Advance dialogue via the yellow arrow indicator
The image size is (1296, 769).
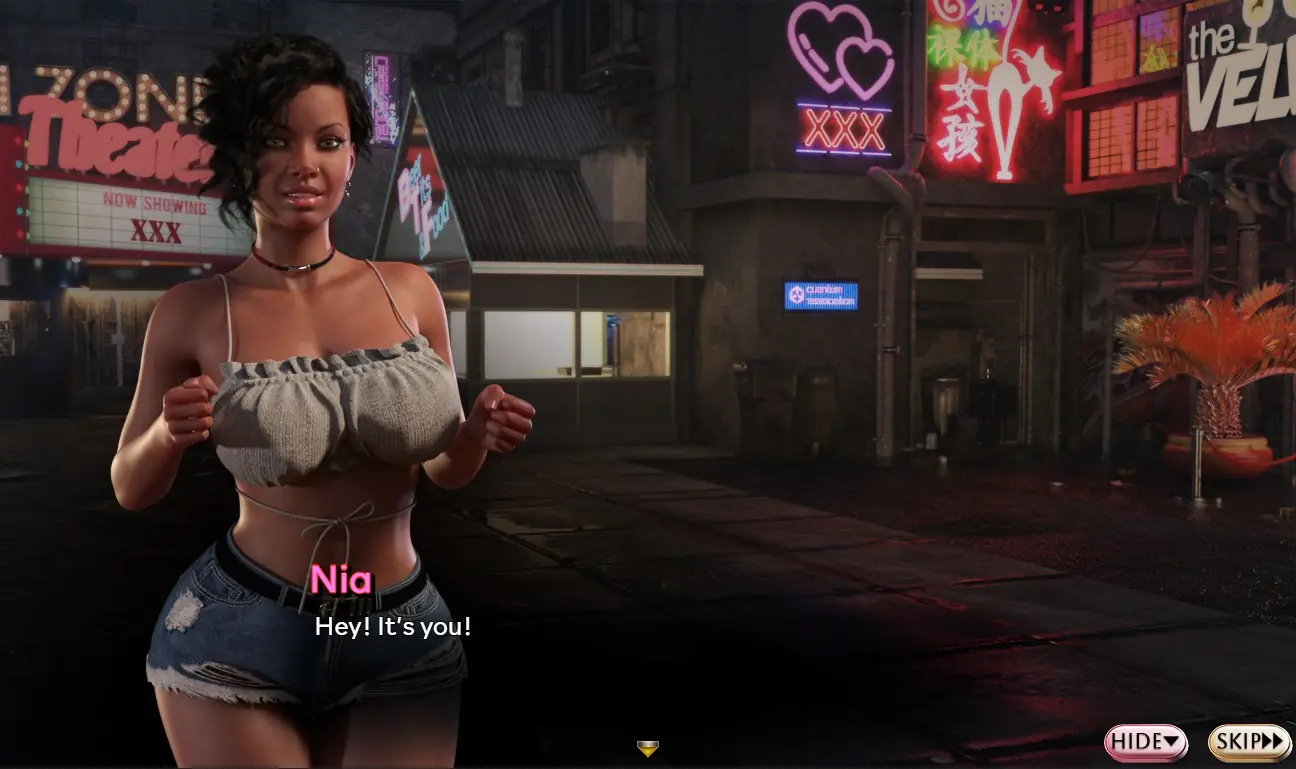coord(648,748)
